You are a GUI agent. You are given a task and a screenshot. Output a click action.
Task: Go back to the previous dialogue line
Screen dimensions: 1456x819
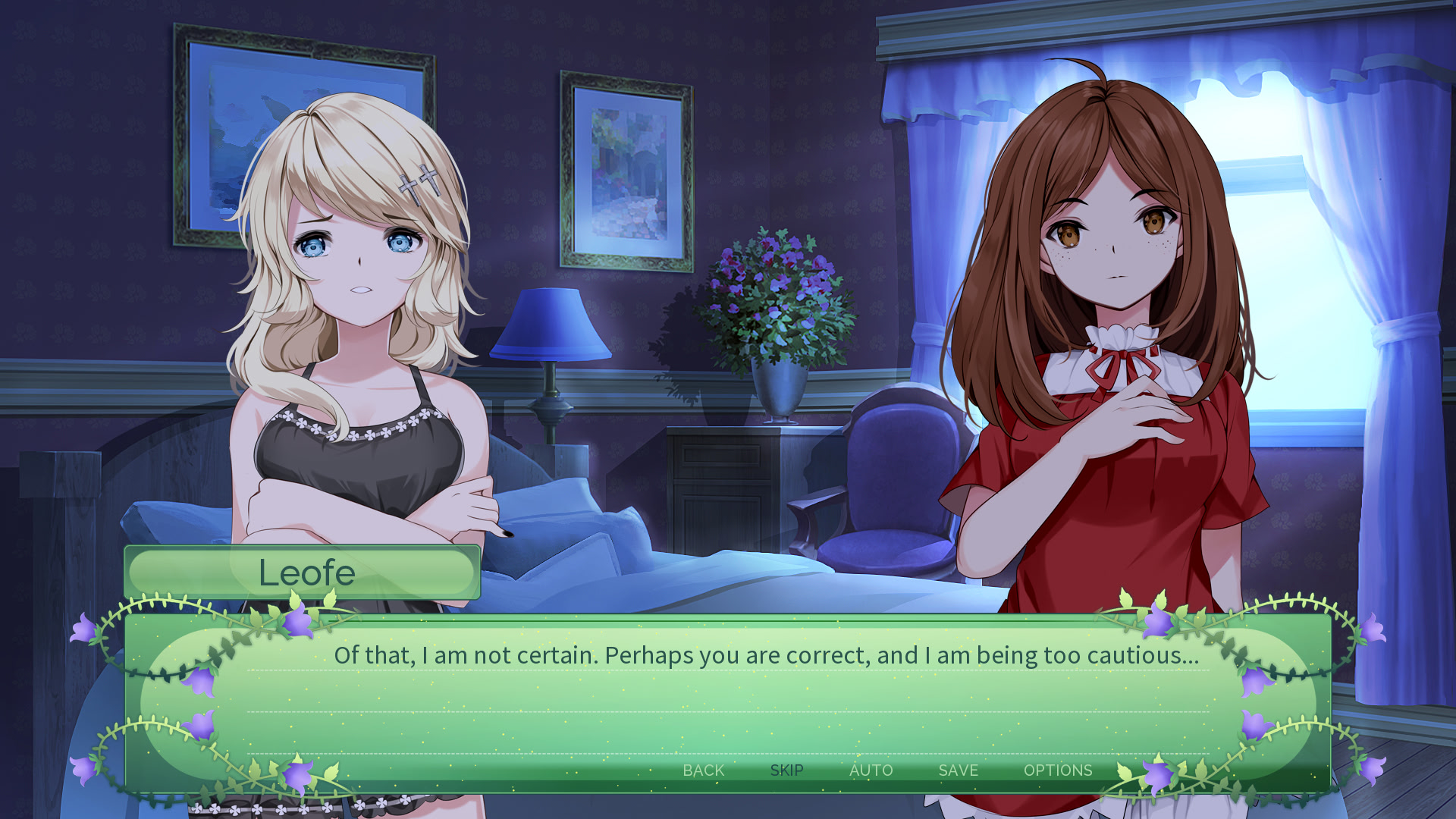[x=703, y=770]
